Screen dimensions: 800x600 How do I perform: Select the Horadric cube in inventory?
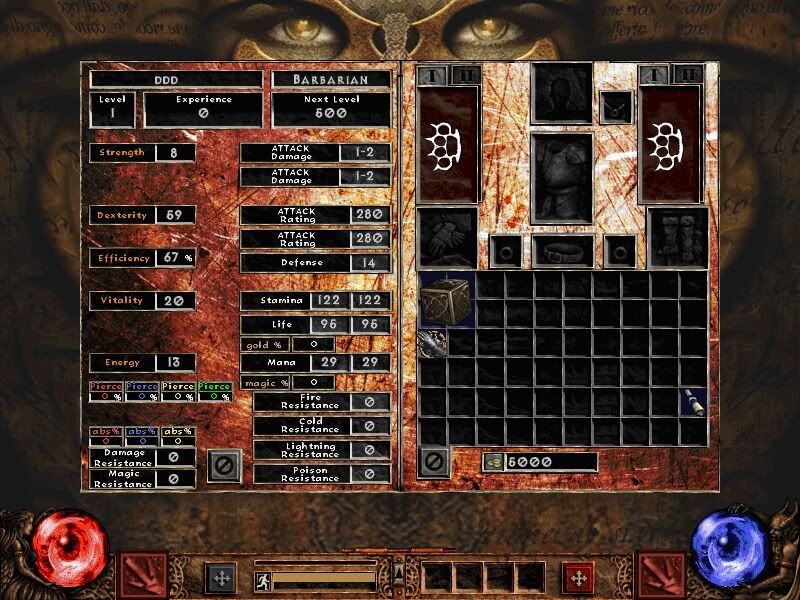[x=447, y=299]
